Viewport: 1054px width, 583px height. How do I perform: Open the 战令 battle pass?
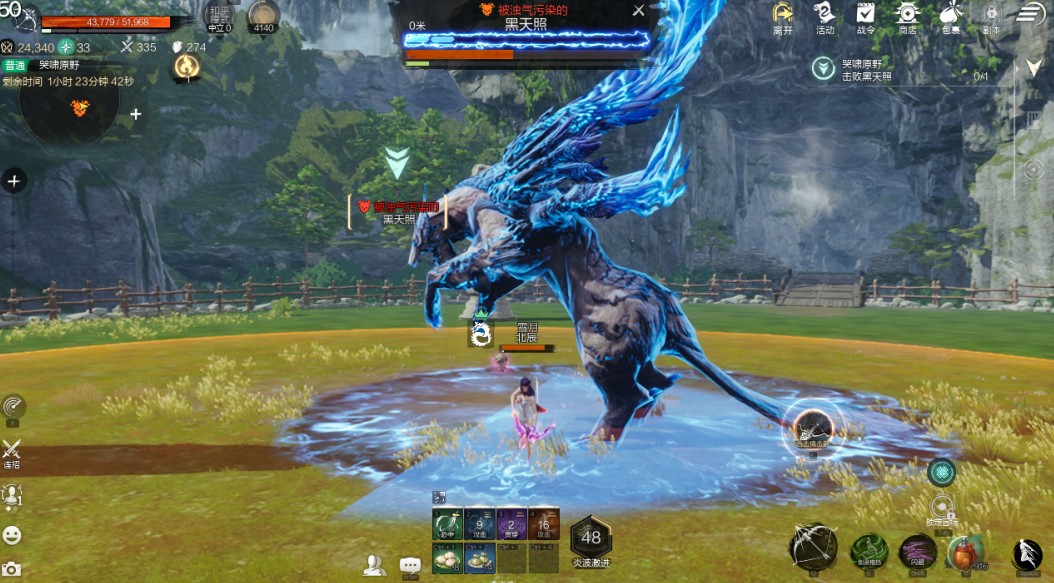coord(866,16)
